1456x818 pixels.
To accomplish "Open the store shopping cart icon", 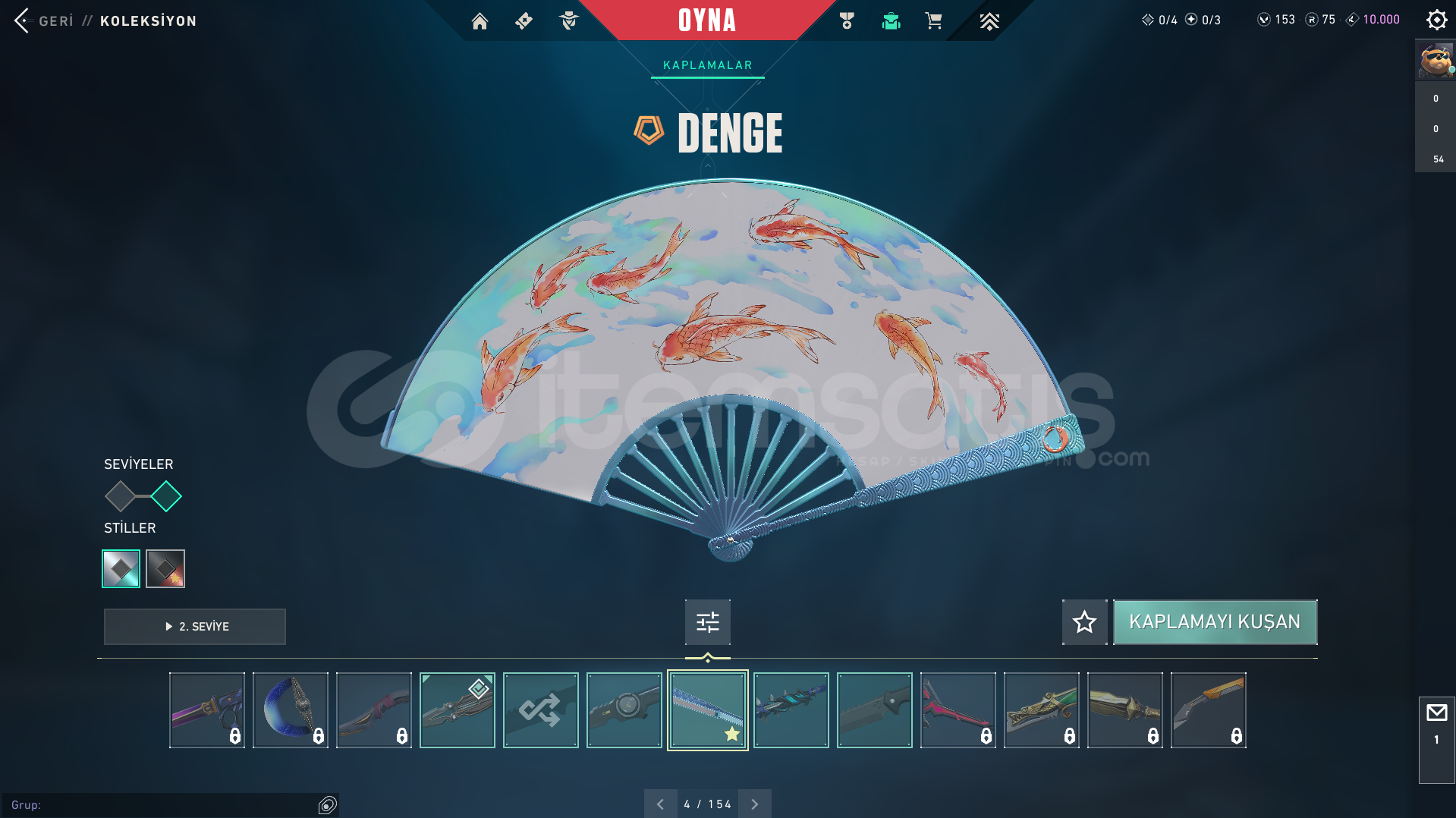I will point(933,21).
